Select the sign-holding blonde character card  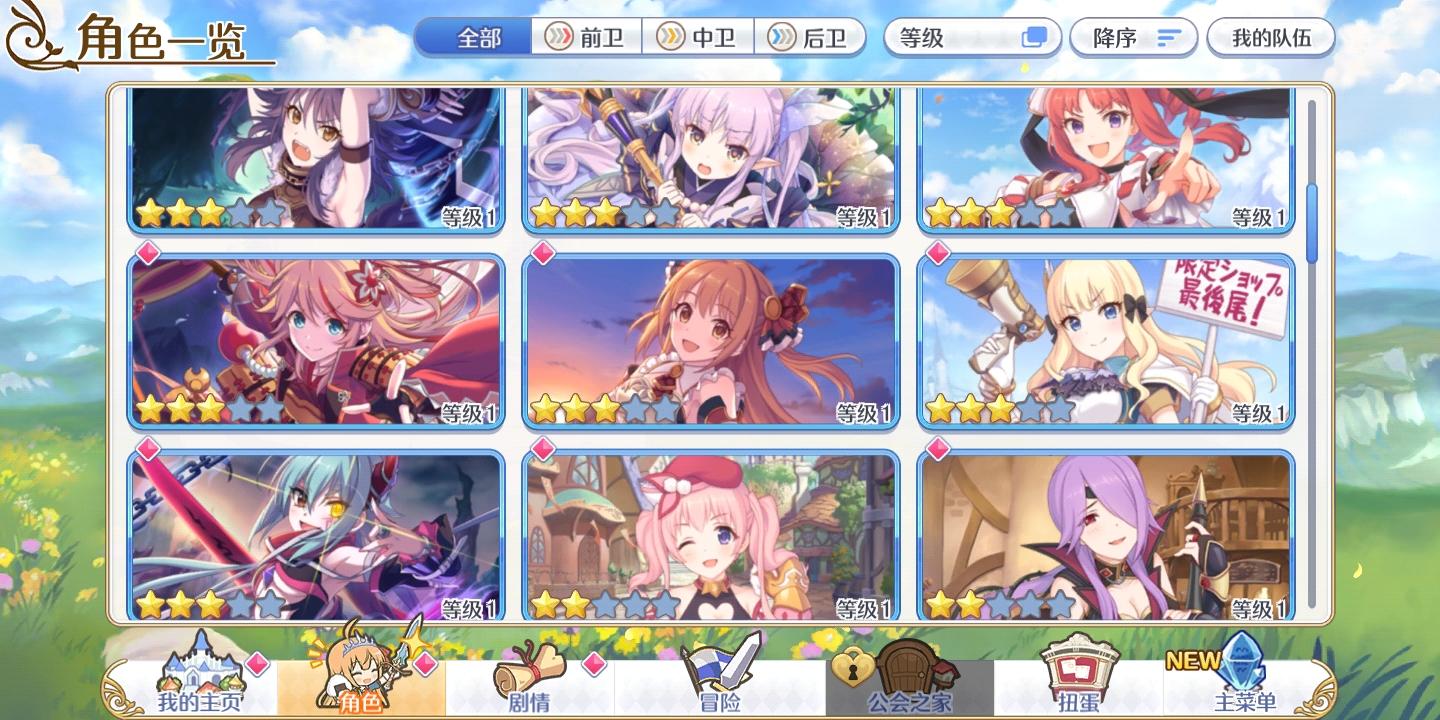pyautogui.click(x=1104, y=339)
